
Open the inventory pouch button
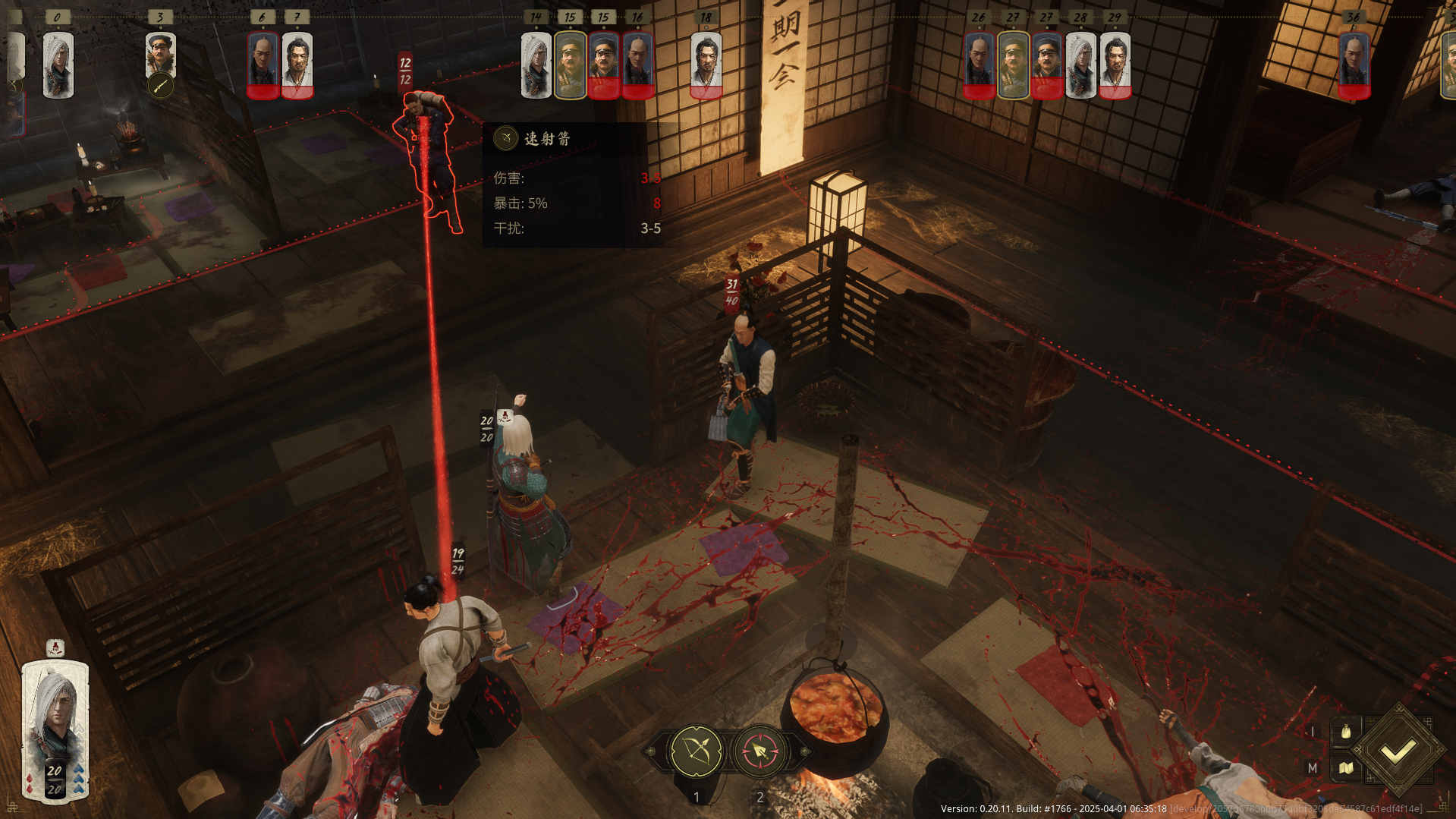[1346, 732]
